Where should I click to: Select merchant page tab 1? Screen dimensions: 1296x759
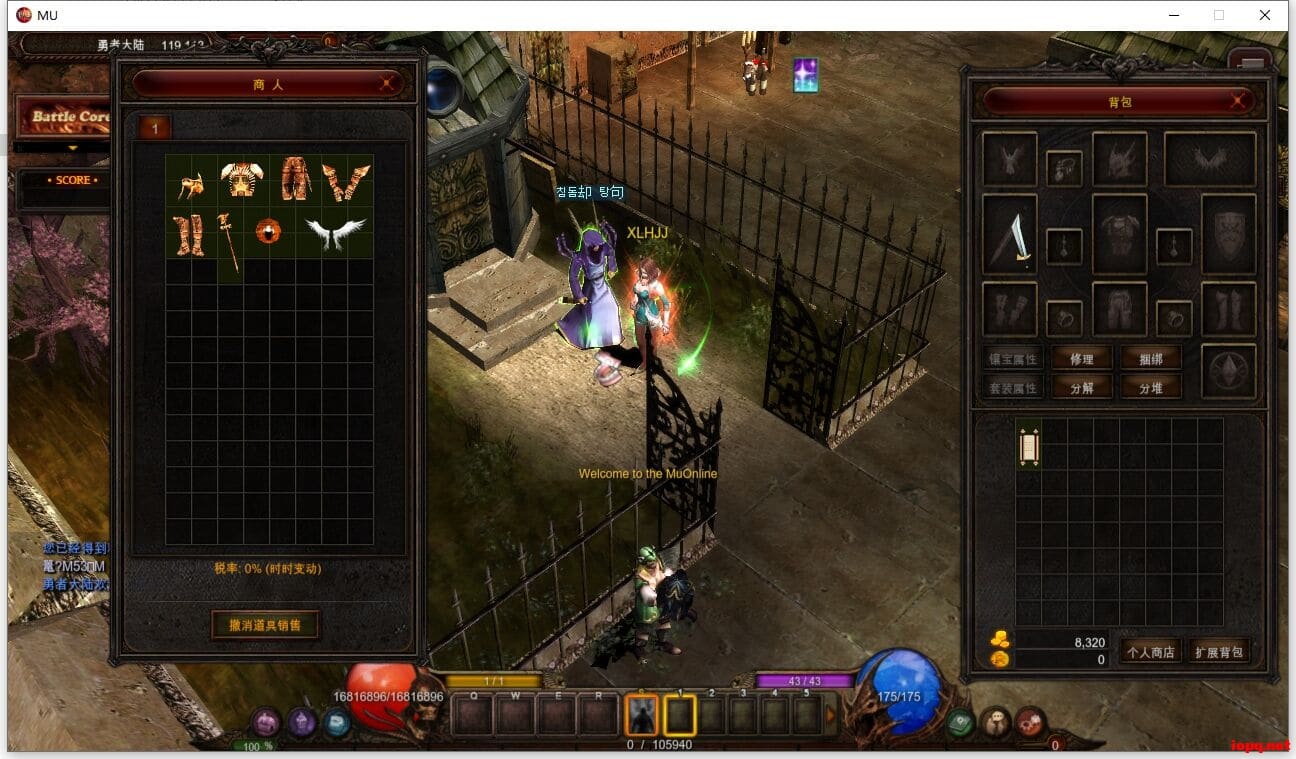pos(155,127)
